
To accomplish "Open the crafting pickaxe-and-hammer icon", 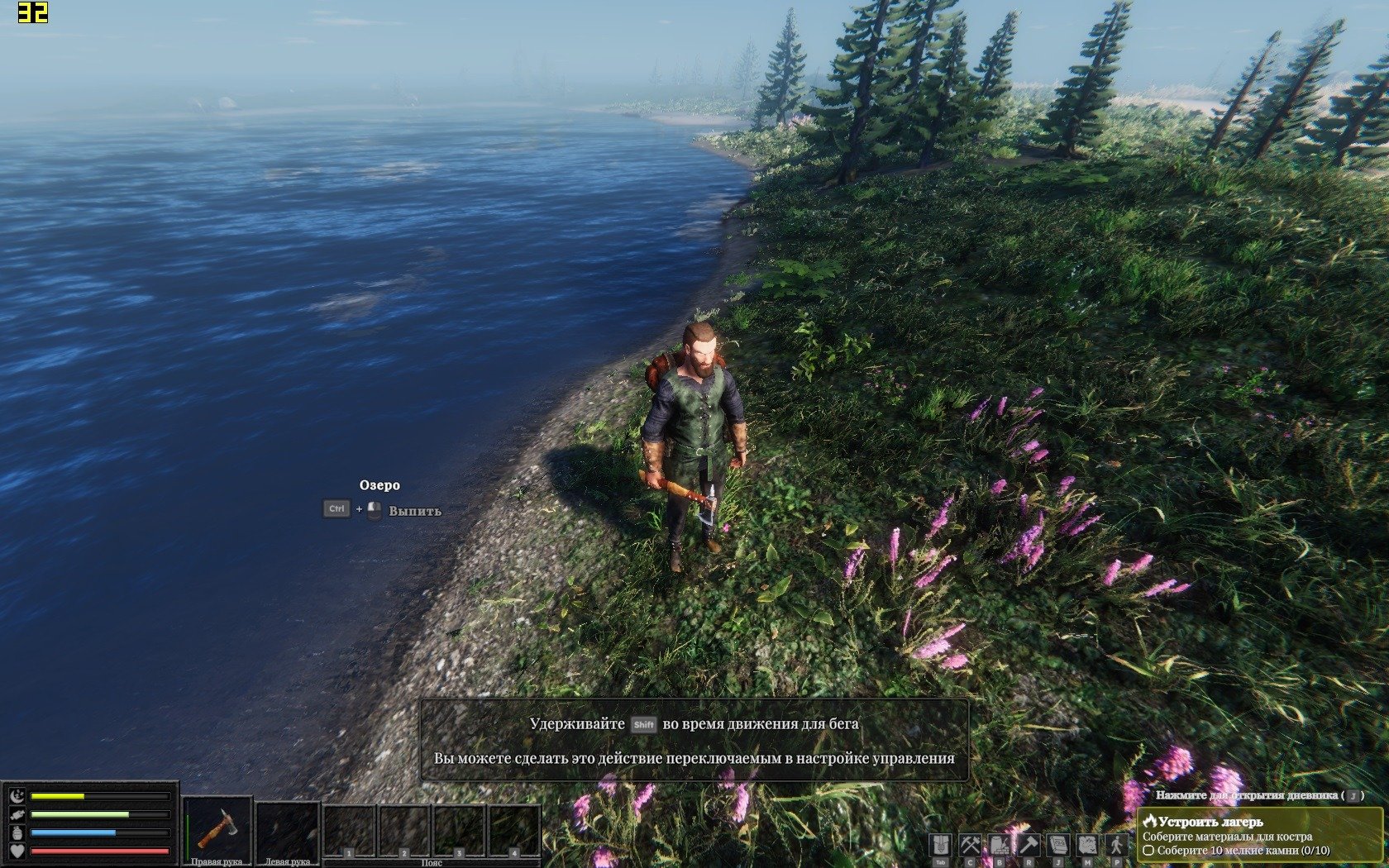I will 970,845.
